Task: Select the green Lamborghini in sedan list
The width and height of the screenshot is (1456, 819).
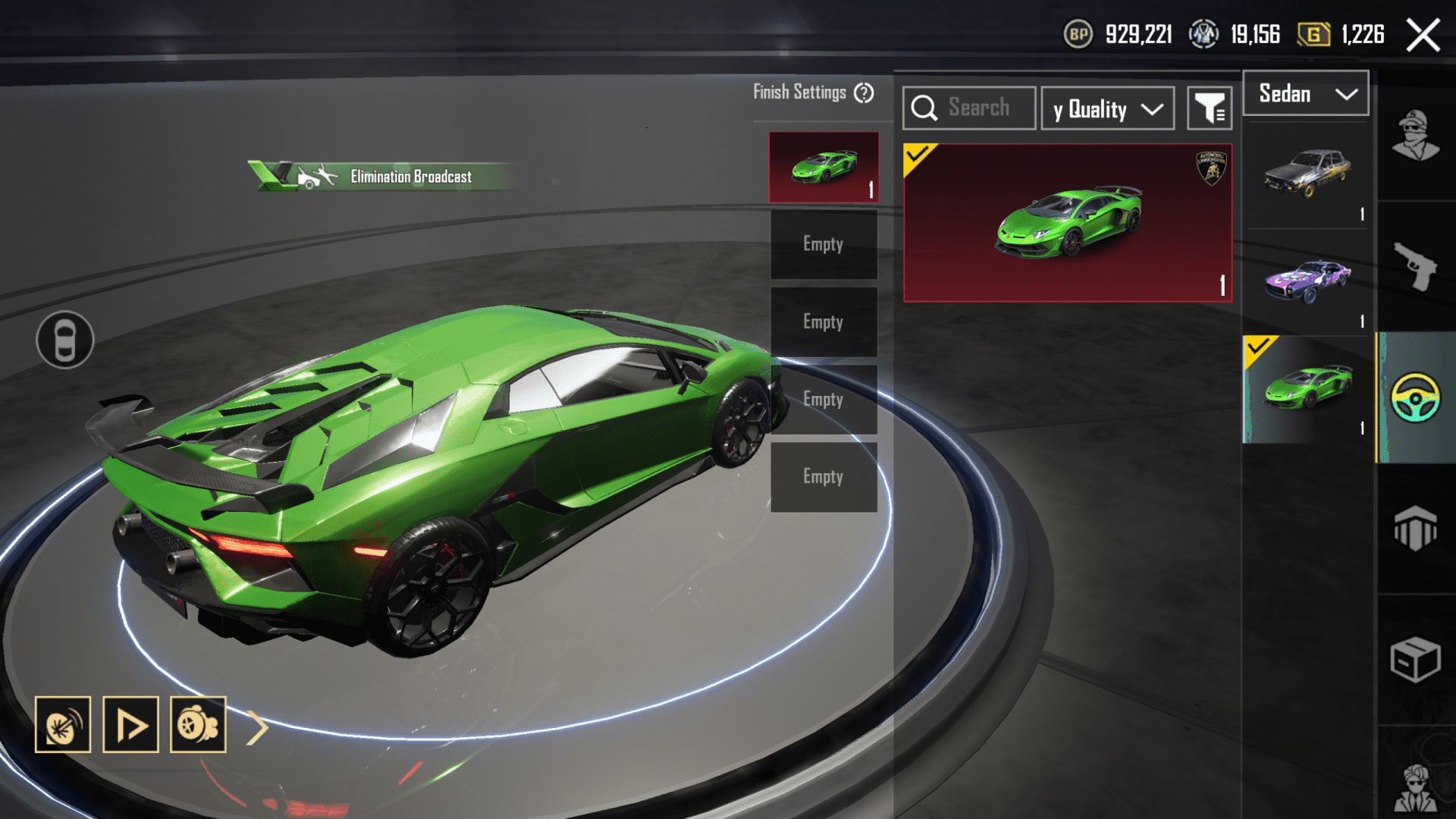Action: 1307,388
